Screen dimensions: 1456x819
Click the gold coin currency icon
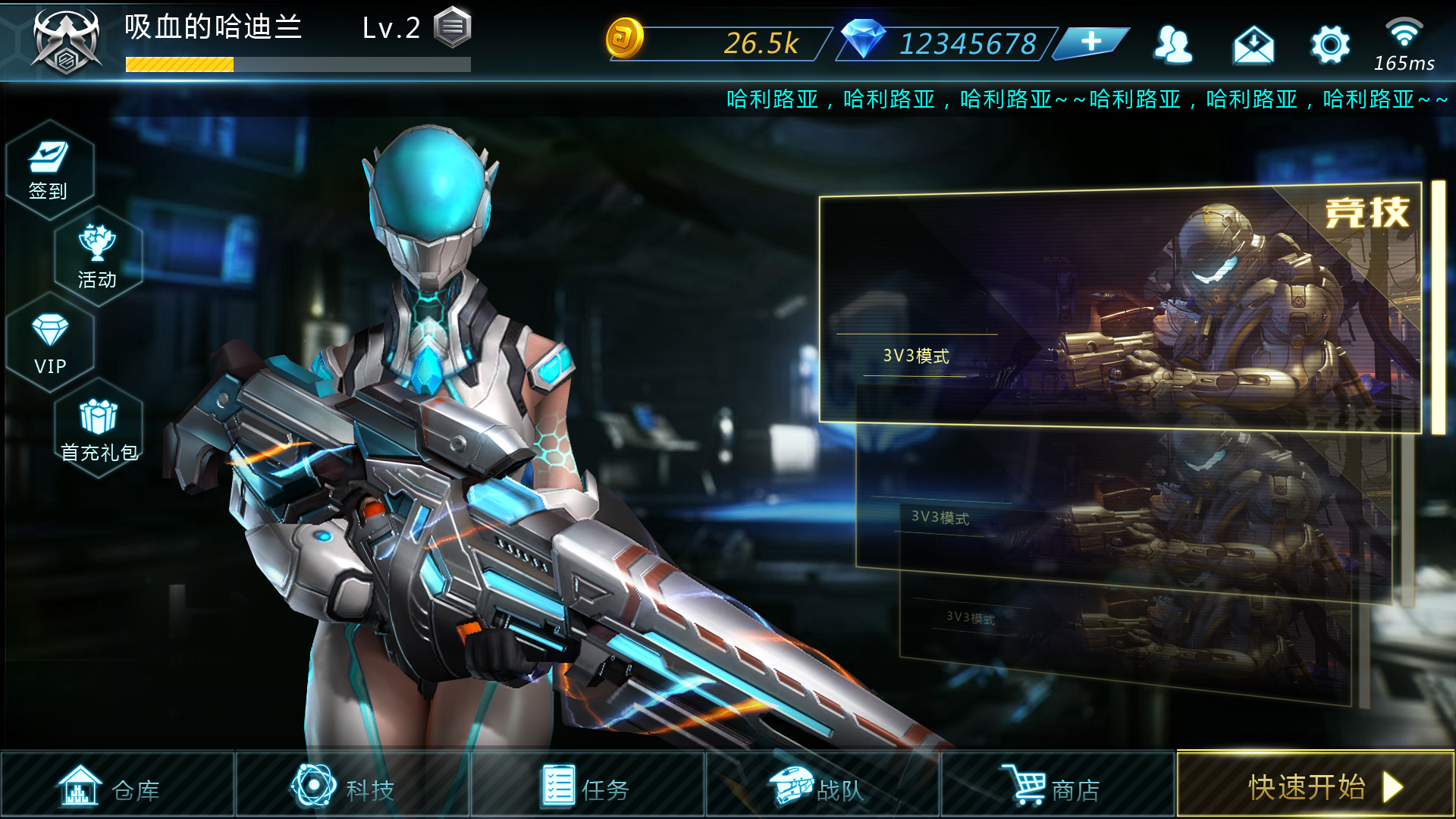coord(624,39)
